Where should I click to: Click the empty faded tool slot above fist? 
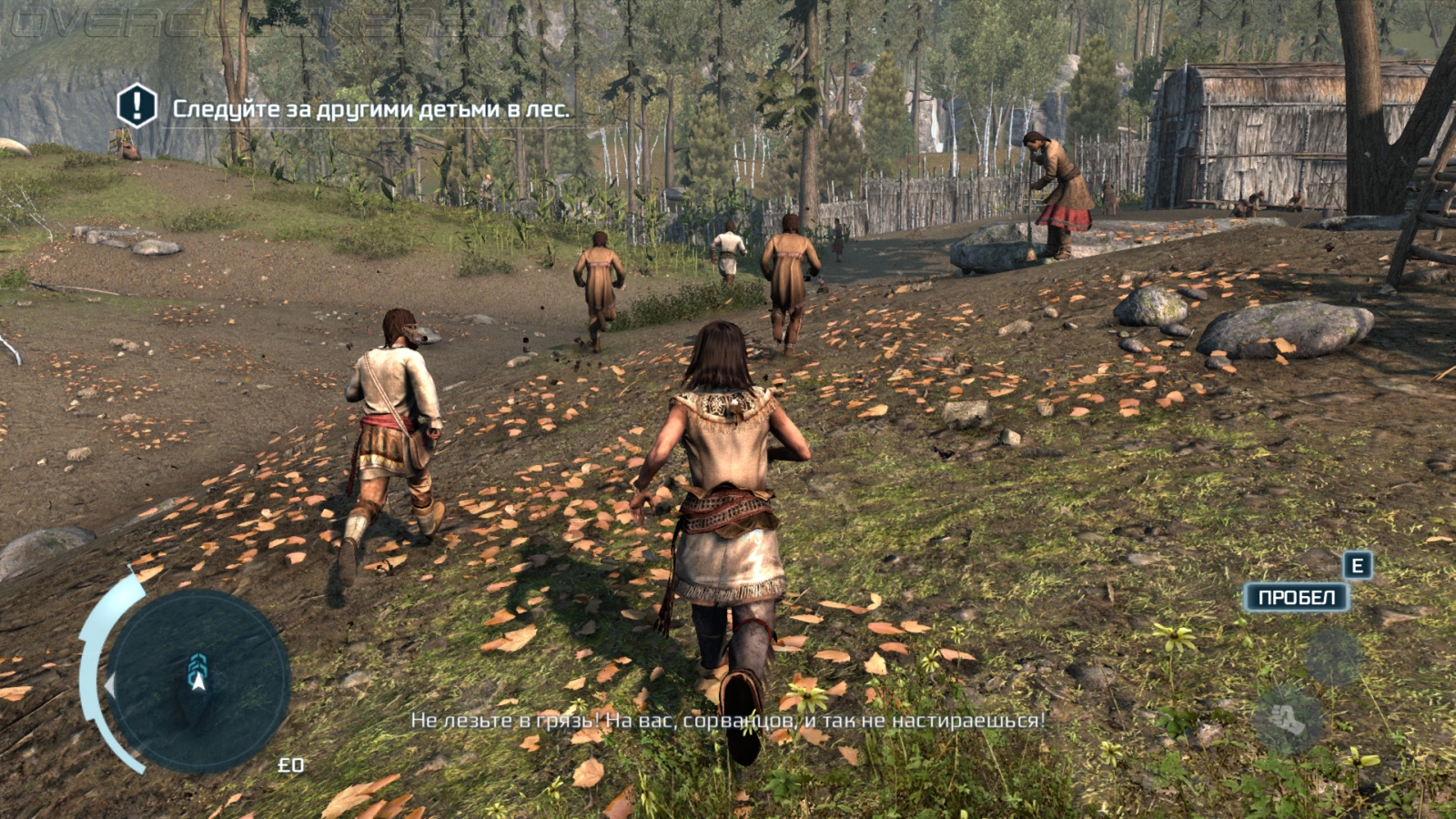point(1333,656)
